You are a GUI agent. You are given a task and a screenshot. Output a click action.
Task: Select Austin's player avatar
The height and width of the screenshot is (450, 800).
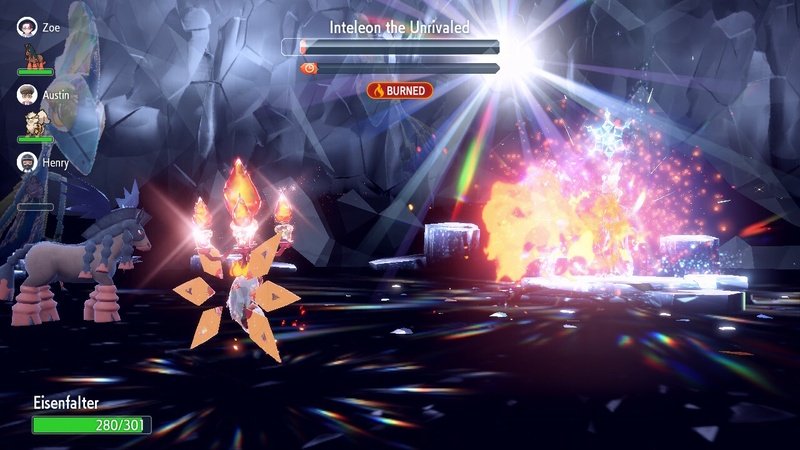(27, 94)
